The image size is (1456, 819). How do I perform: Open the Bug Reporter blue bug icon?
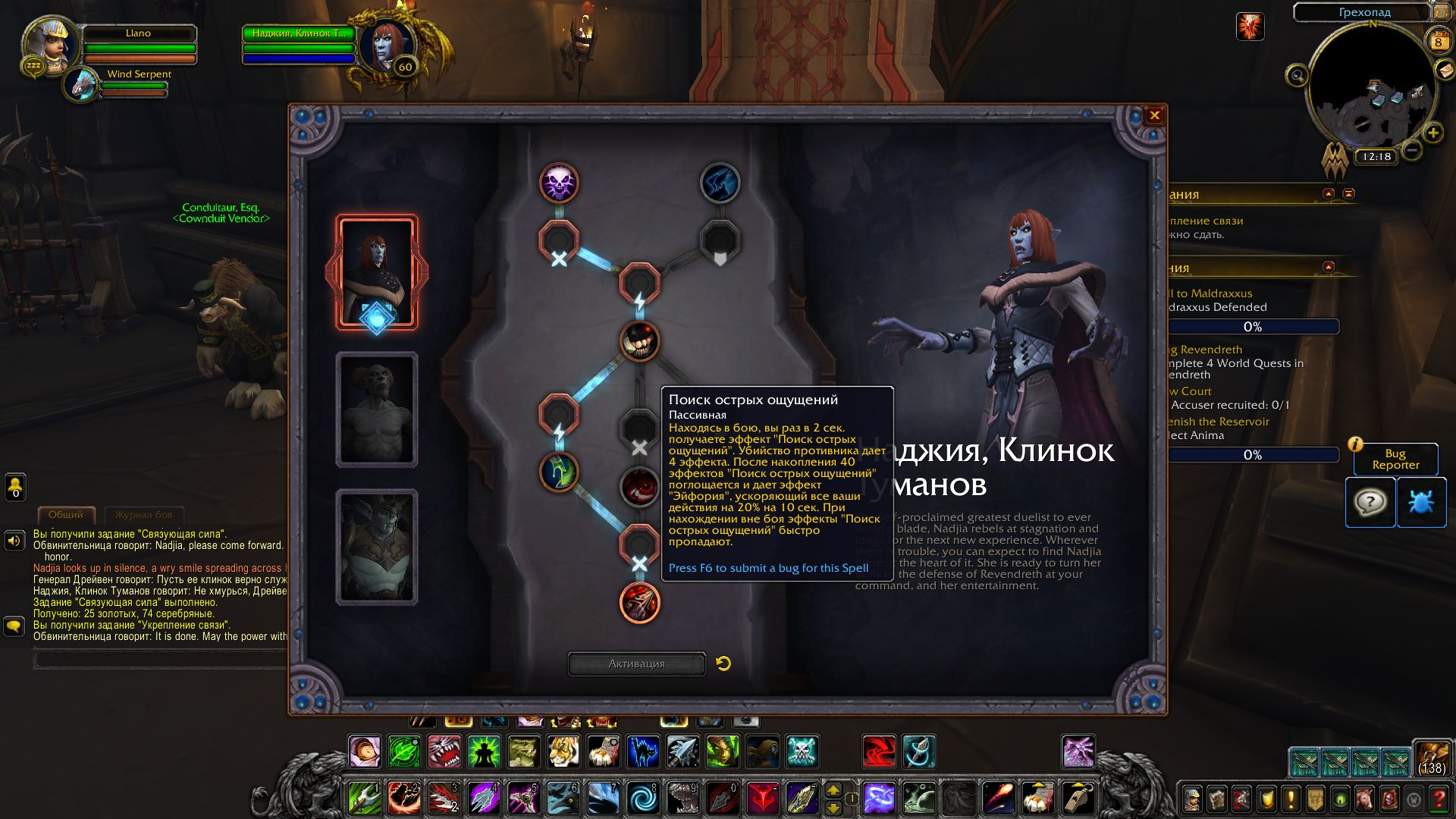[x=1422, y=501]
